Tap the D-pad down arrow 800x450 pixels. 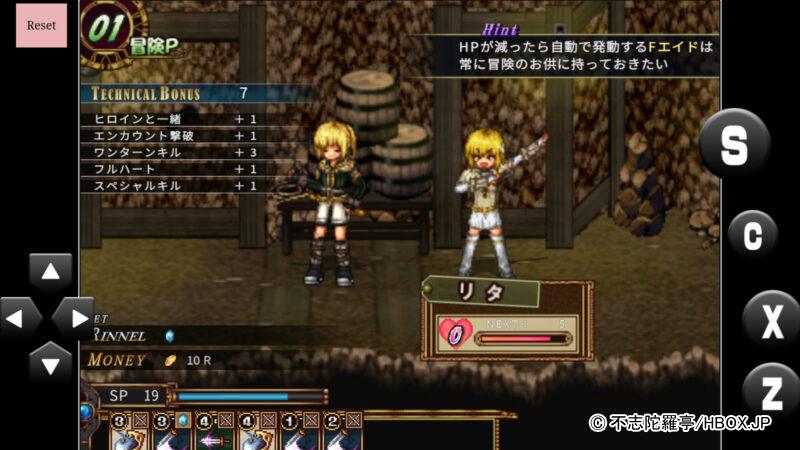[50, 363]
